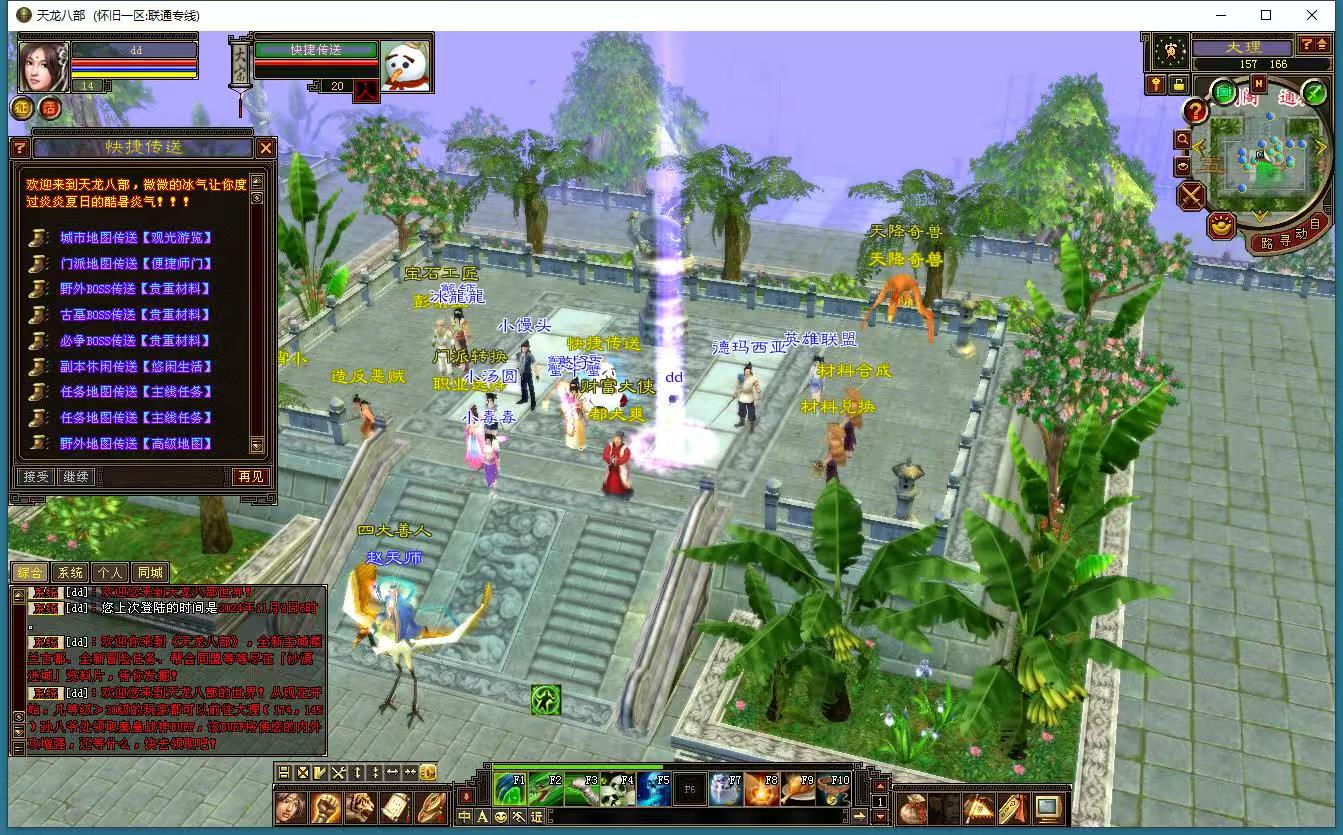Open the red question mark help button

(x=1195, y=111)
